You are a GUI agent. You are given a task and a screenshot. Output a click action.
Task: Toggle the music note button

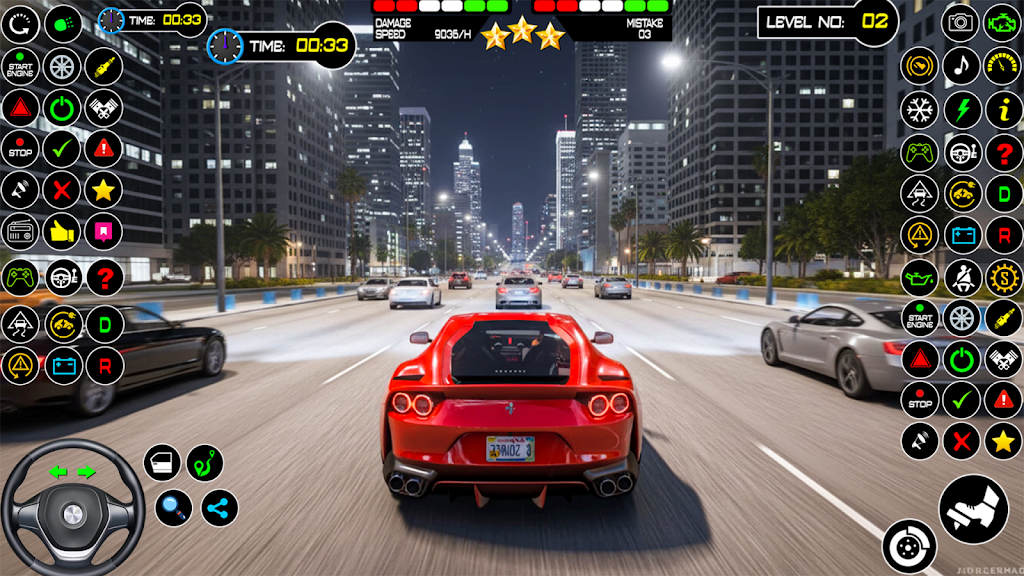(961, 66)
